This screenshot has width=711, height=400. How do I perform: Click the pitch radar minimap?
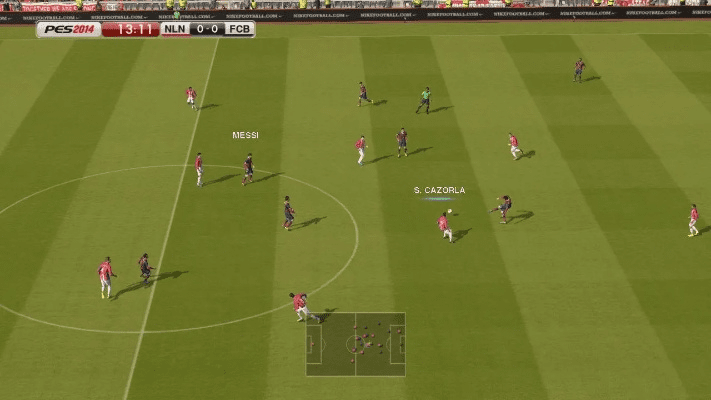click(x=355, y=344)
